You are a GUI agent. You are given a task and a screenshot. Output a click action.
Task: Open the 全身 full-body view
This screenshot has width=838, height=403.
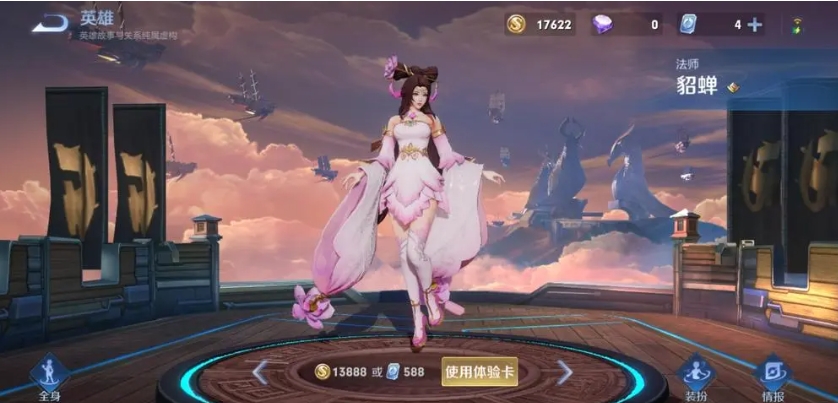pos(48,376)
